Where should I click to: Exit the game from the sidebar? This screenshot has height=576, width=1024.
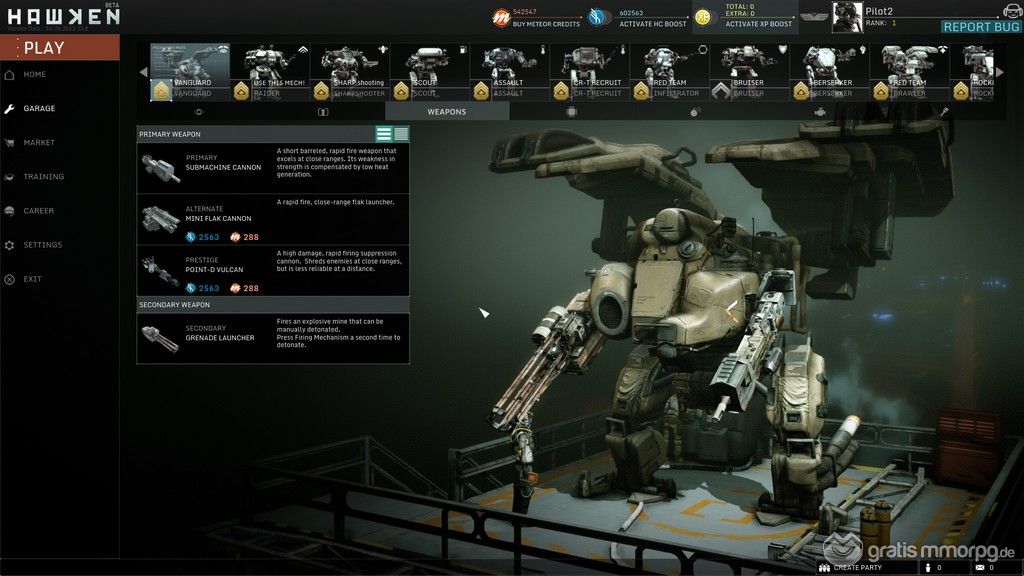33,279
